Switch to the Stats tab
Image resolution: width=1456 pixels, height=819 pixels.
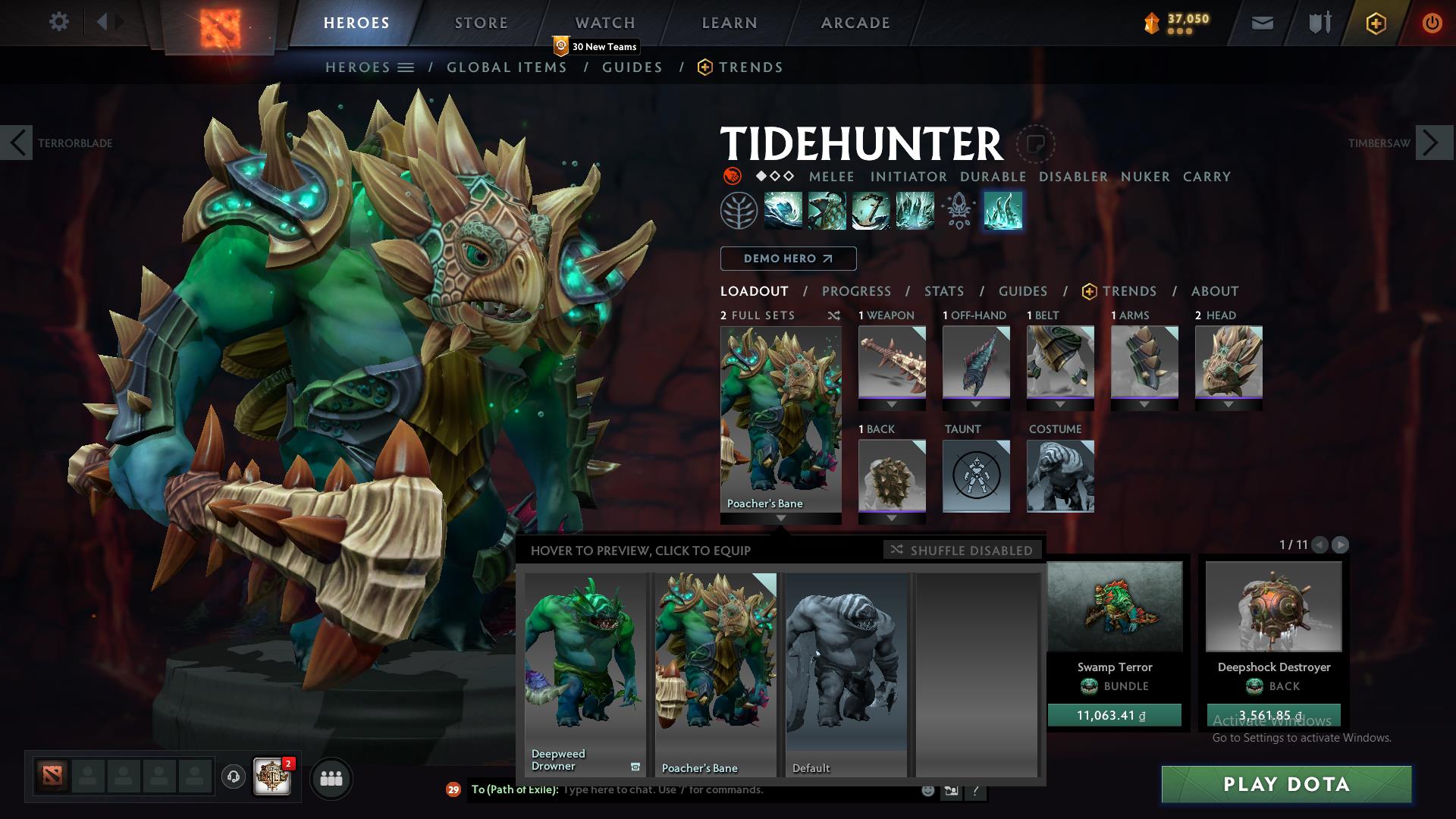coord(943,291)
